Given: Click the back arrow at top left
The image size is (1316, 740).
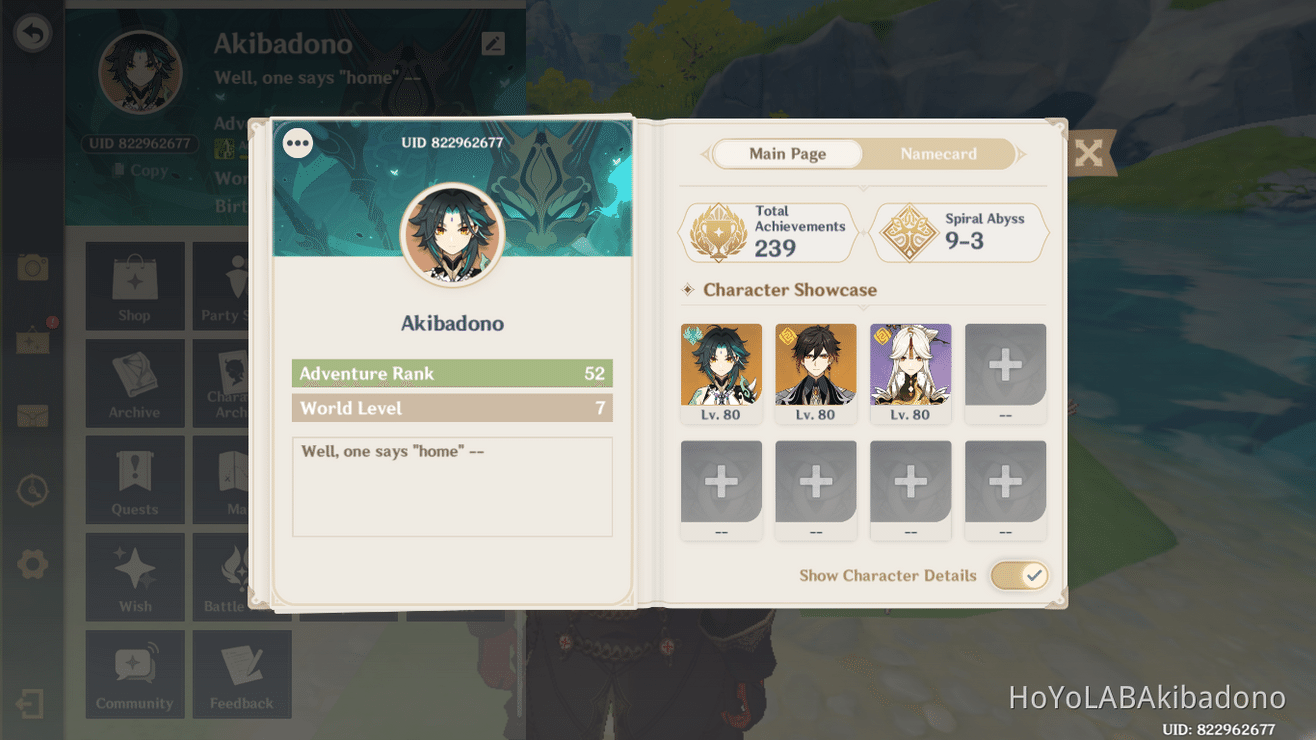Looking at the screenshot, I should point(33,33).
